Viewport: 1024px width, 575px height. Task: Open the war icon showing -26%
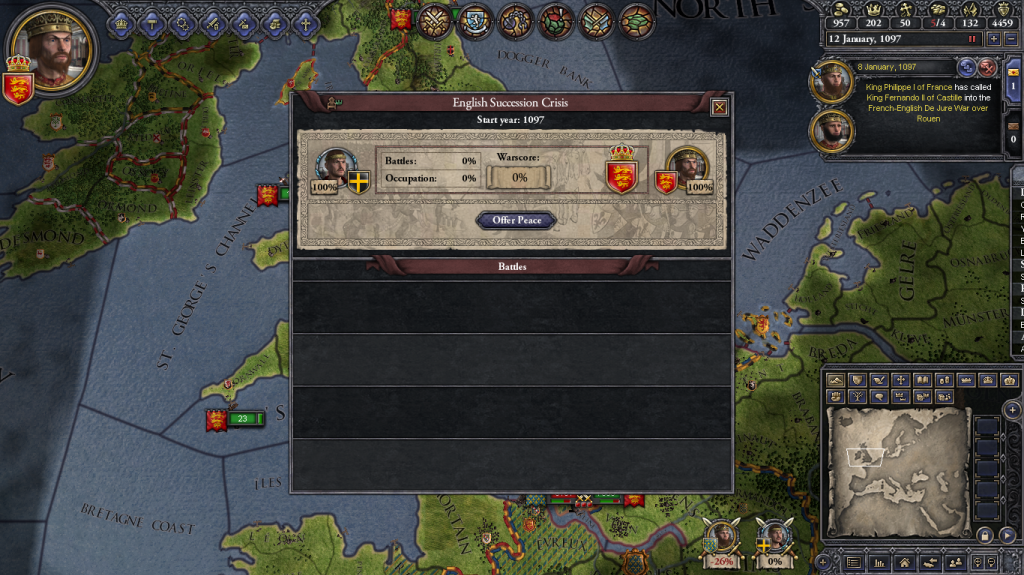pyautogui.click(x=722, y=540)
